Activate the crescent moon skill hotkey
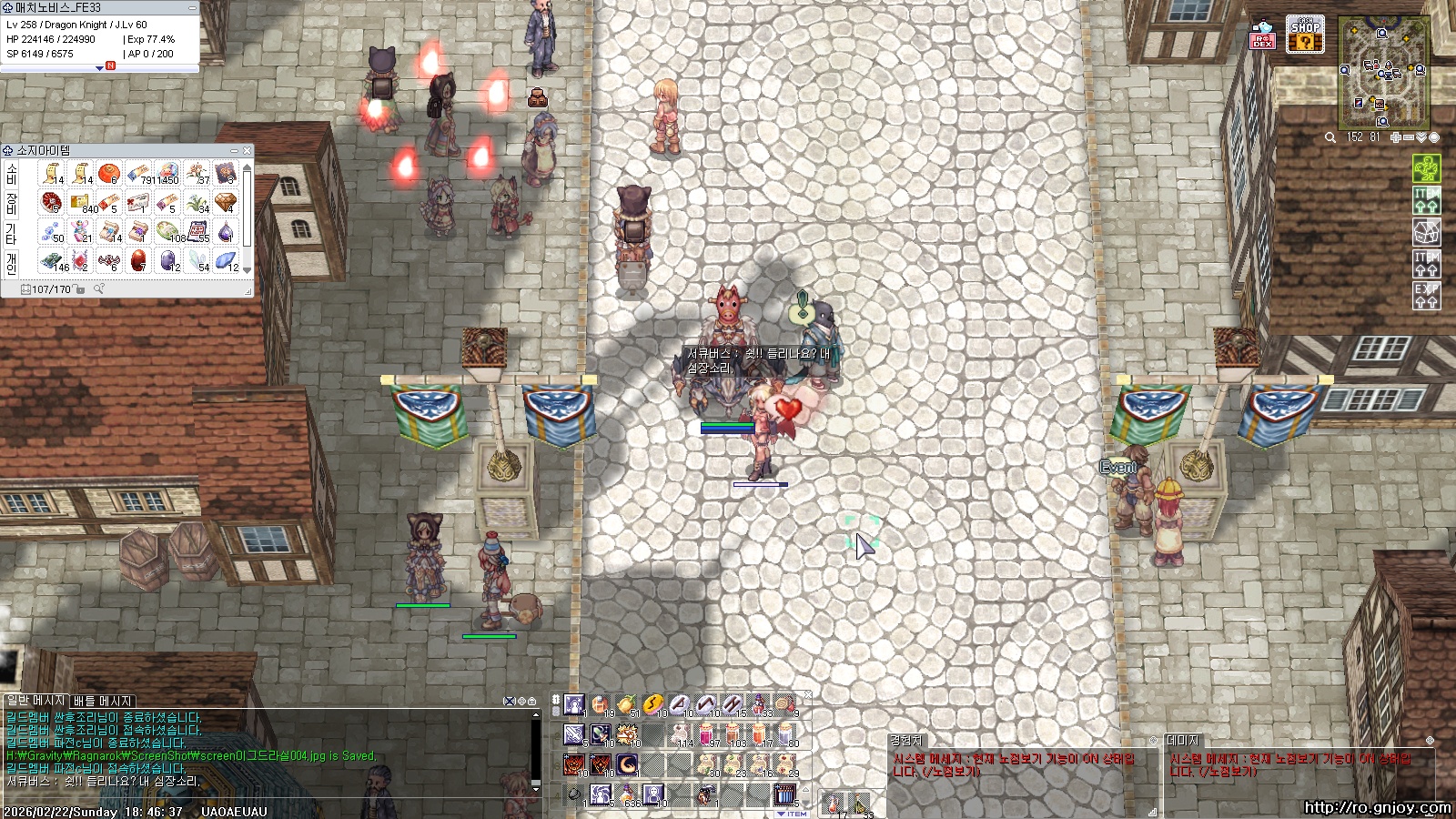This screenshot has width=1456, height=819. [627, 764]
